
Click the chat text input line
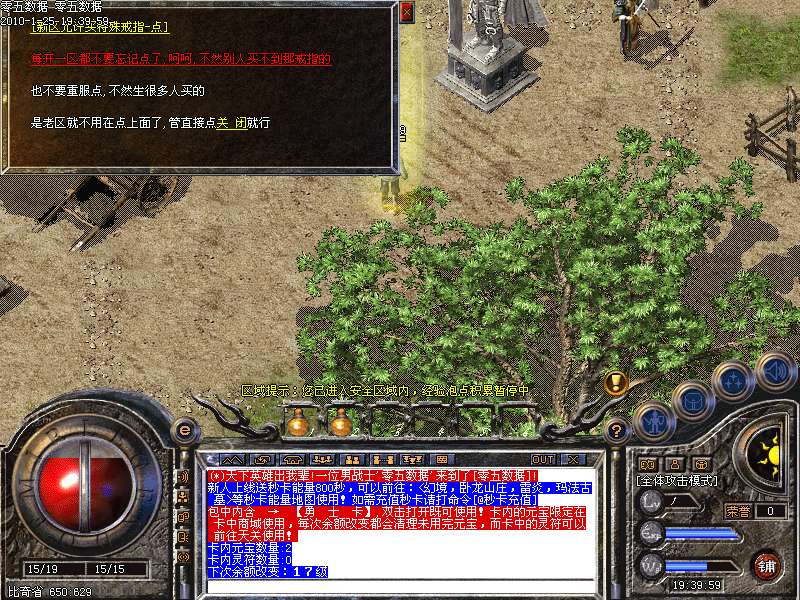[400, 586]
